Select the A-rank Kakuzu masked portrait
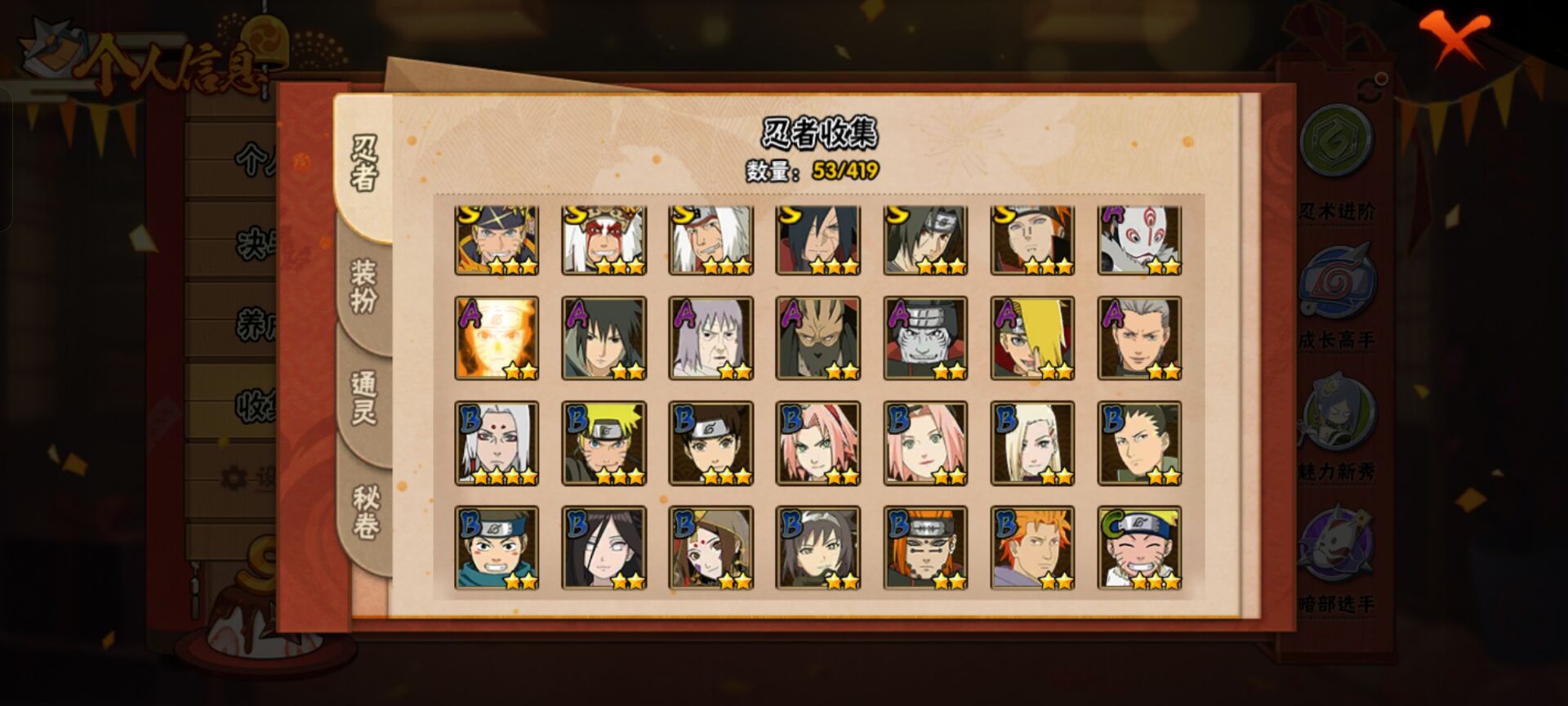Screen dimensions: 1568x706 tap(817, 338)
